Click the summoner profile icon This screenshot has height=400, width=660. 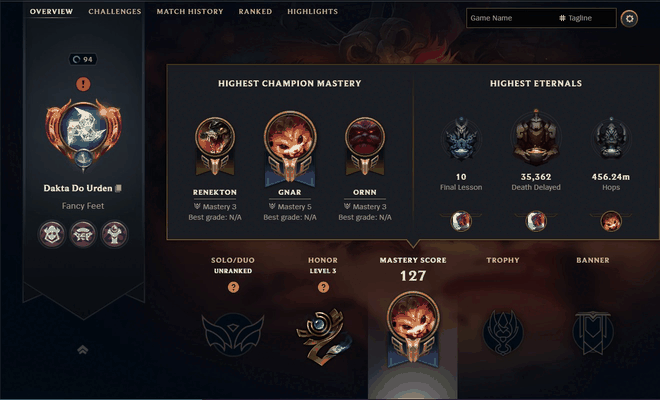82,130
